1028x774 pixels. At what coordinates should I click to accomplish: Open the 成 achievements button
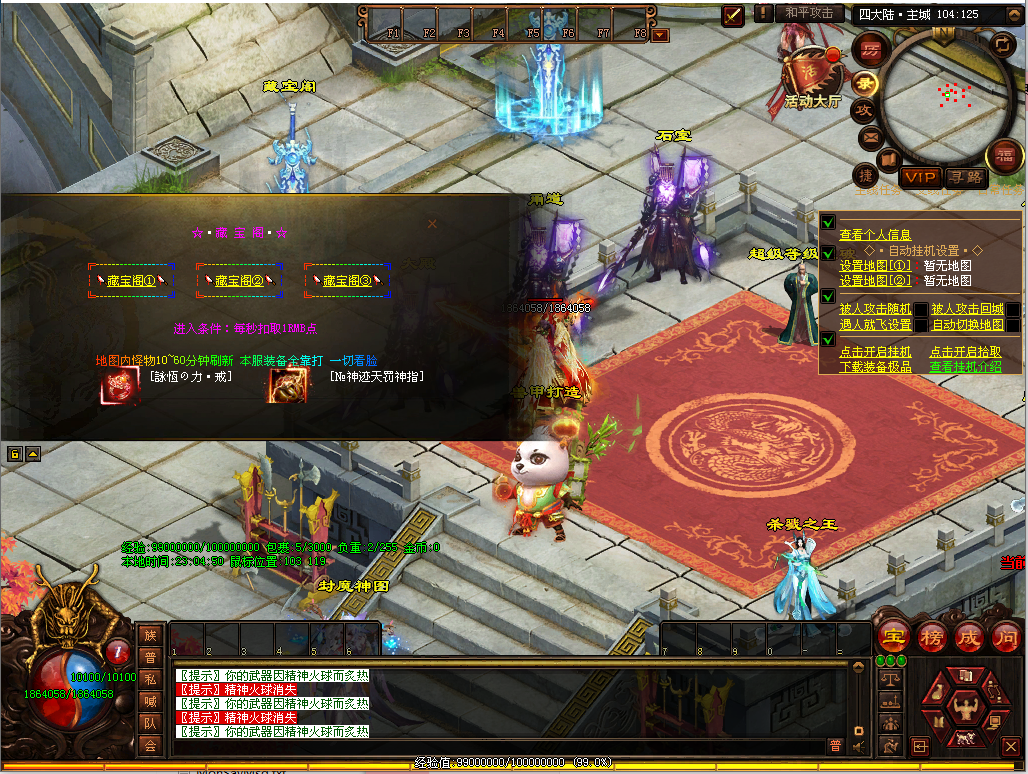(969, 636)
